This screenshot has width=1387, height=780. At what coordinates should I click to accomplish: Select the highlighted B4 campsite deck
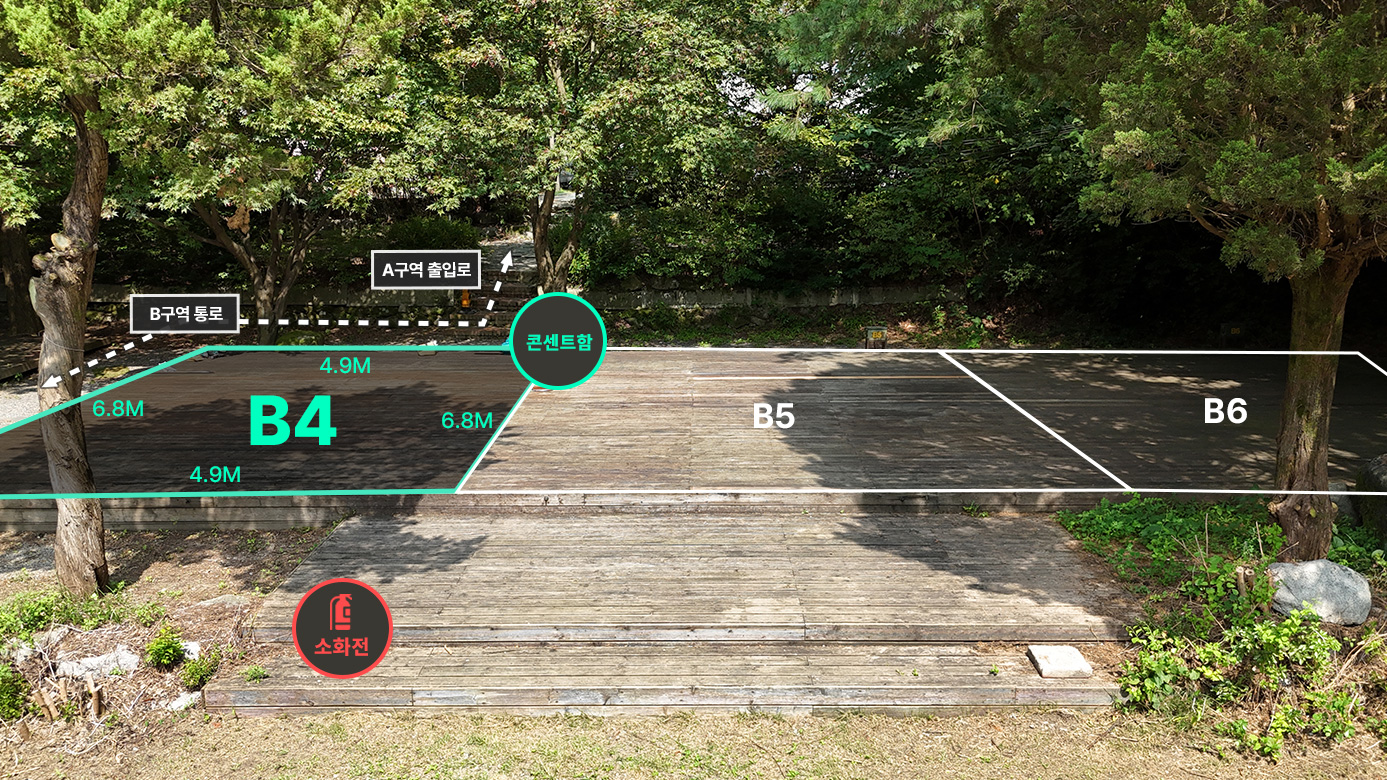[x=291, y=422]
